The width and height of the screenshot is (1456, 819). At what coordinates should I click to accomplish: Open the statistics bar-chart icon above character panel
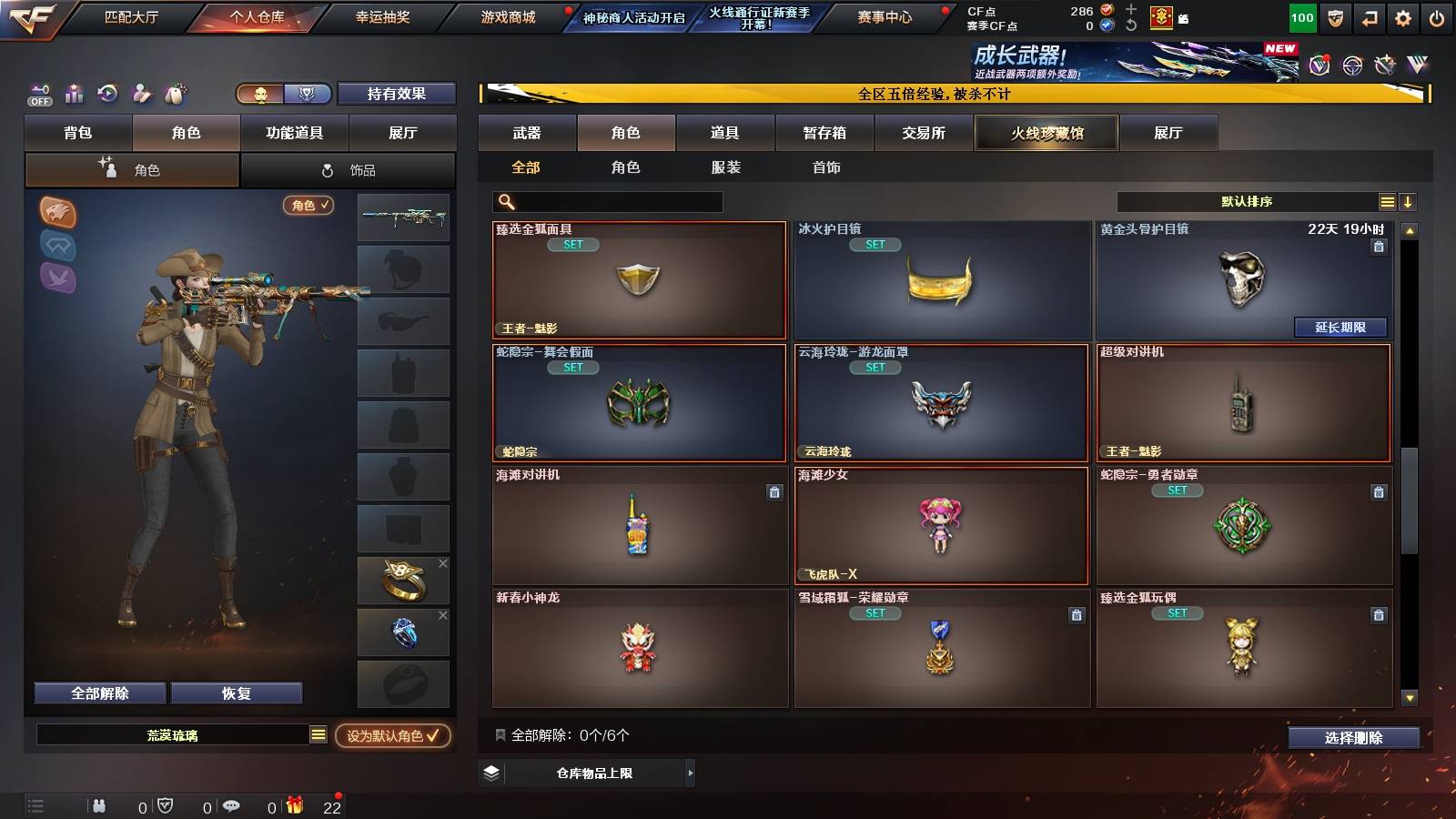[74, 93]
